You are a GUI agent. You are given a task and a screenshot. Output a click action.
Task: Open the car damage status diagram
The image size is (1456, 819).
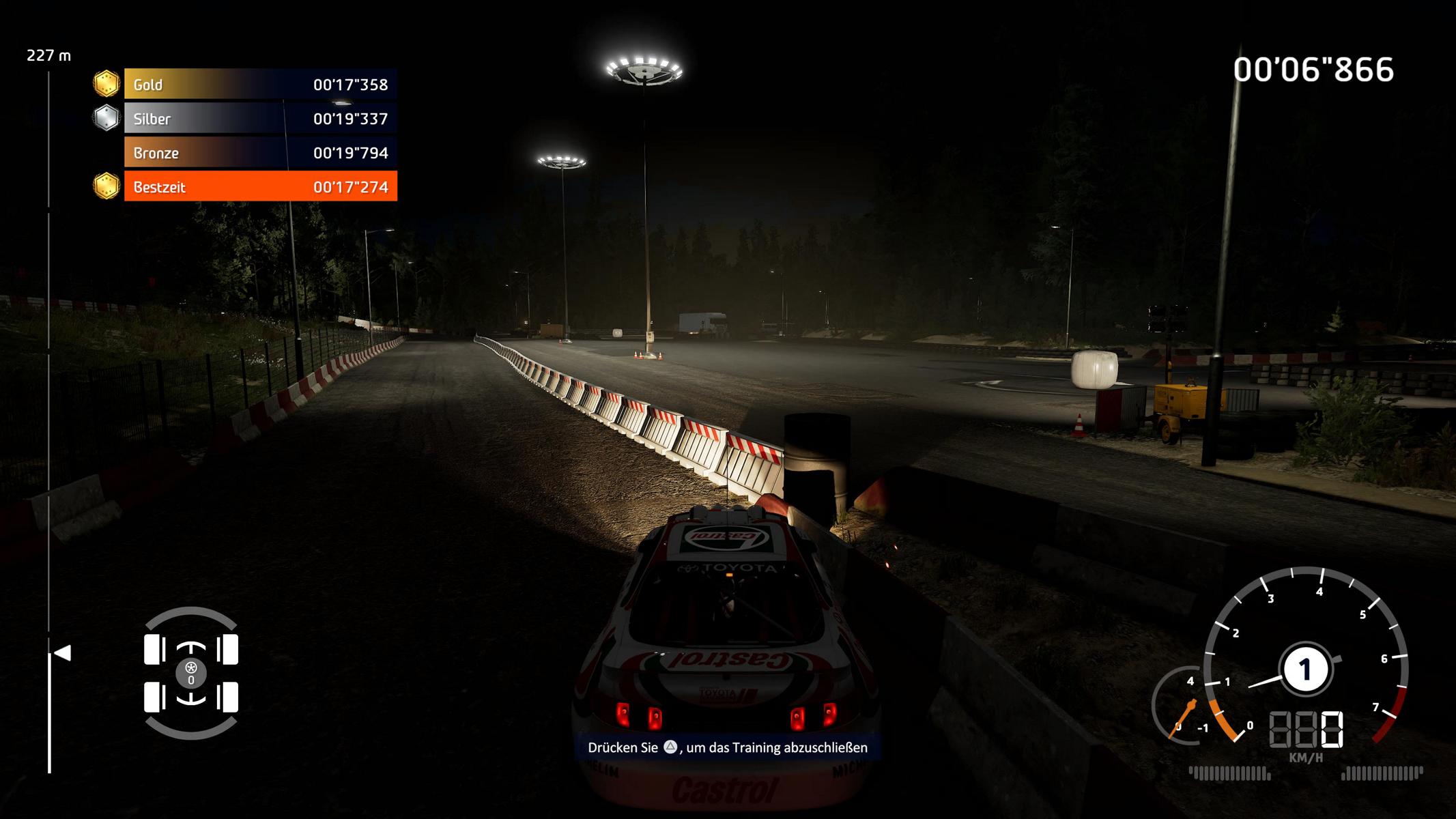coord(191,673)
